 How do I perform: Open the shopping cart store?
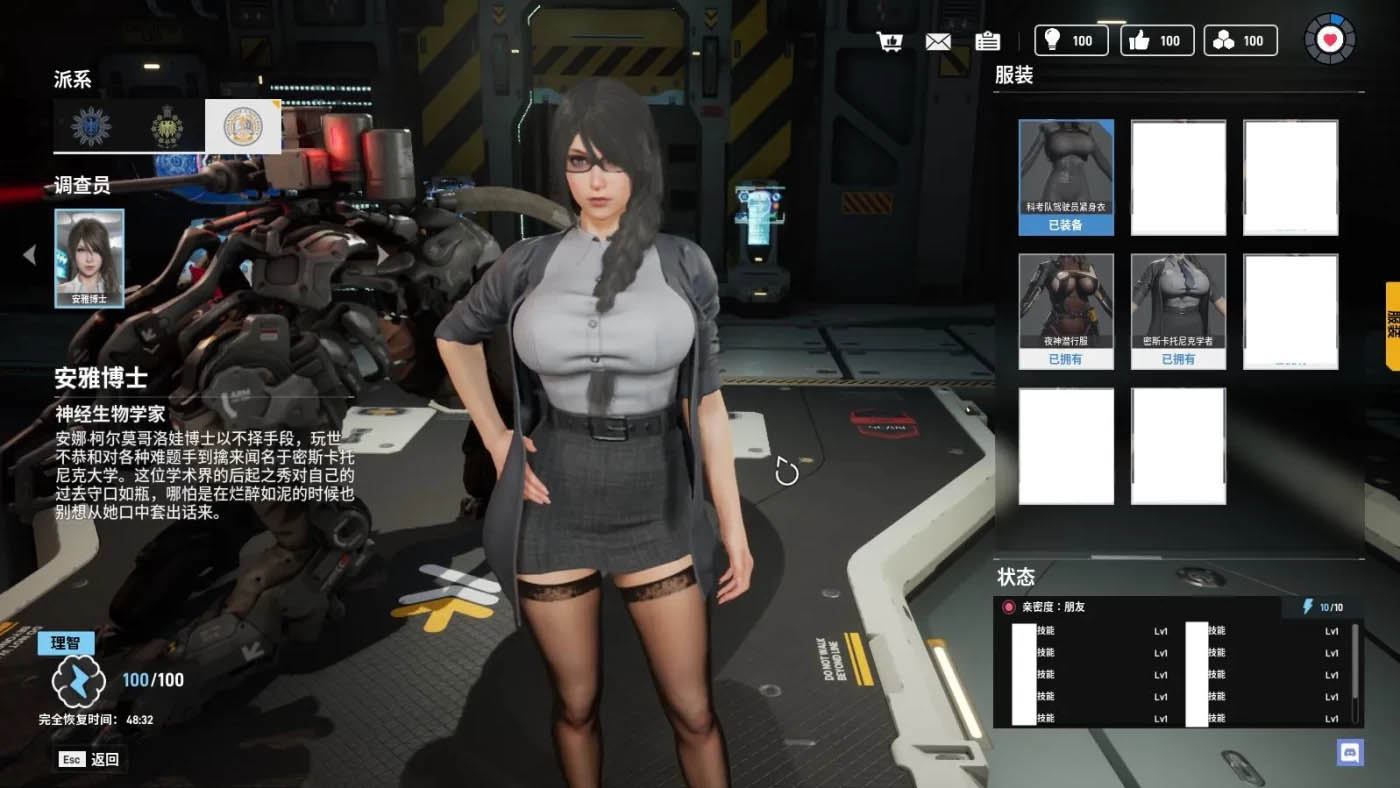(889, 41)
